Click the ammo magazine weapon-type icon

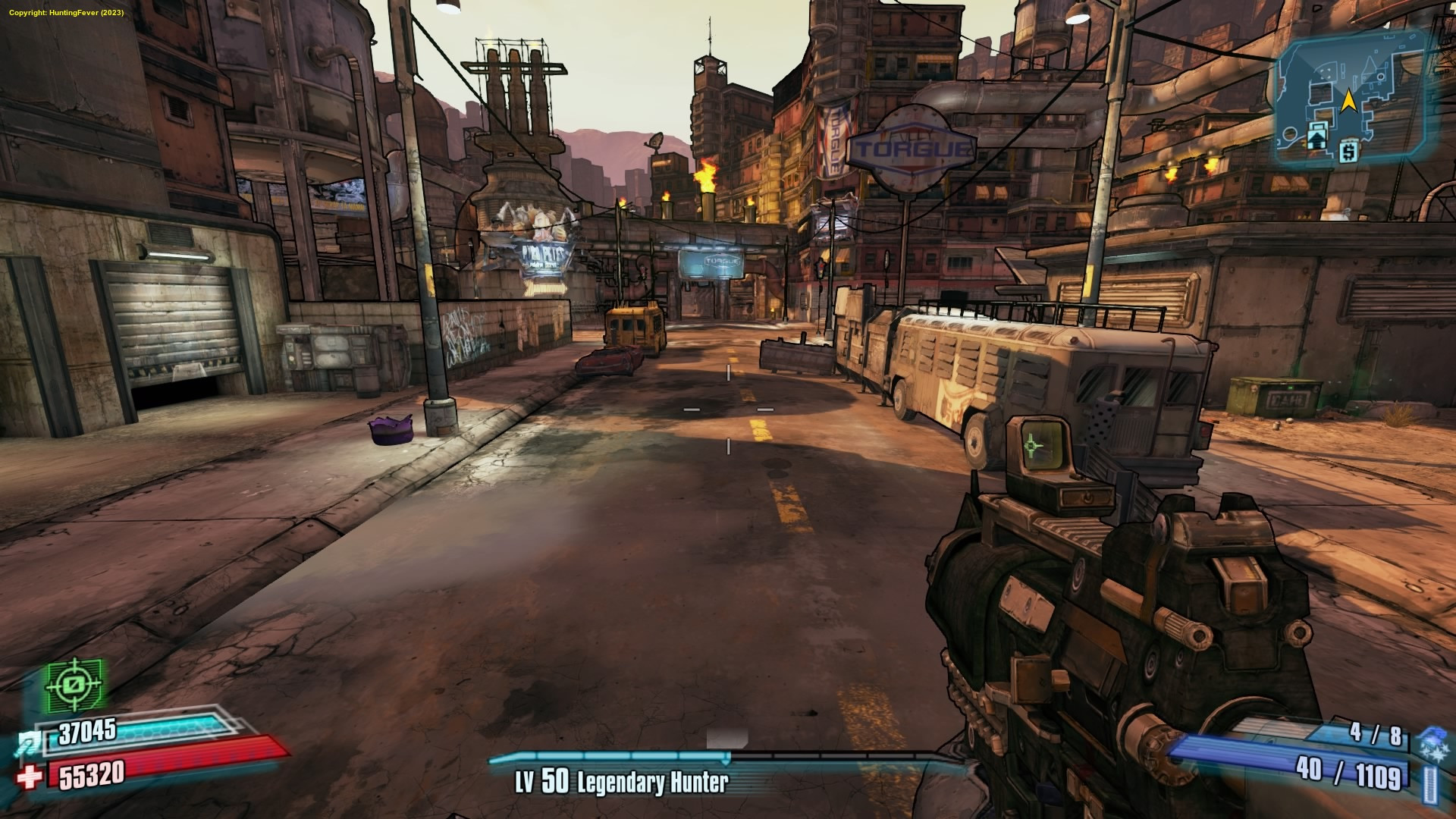pyautogui.click(x=1430, y=783)
